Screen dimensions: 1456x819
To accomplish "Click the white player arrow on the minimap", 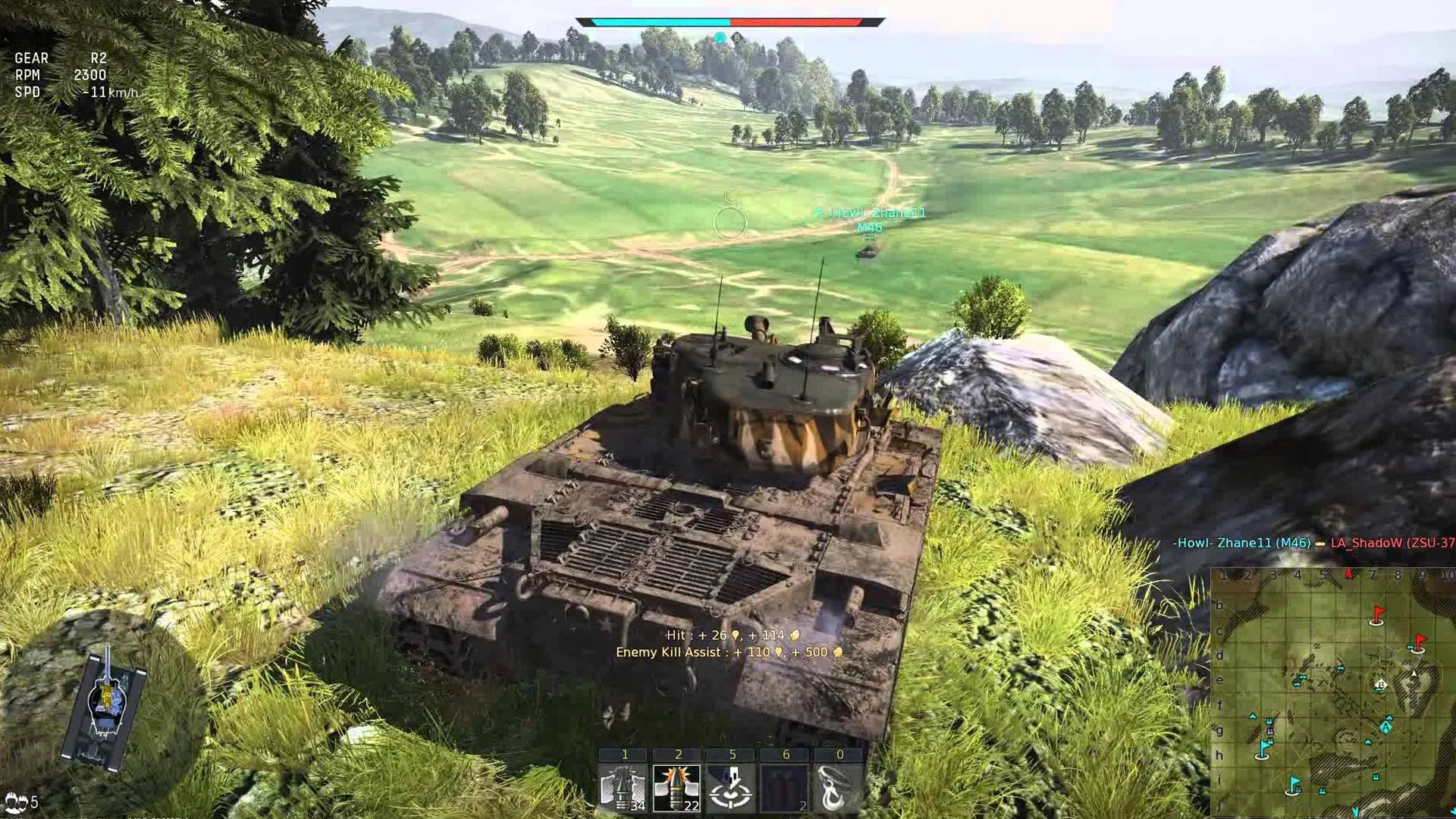I will click(x=1414, y=672).
